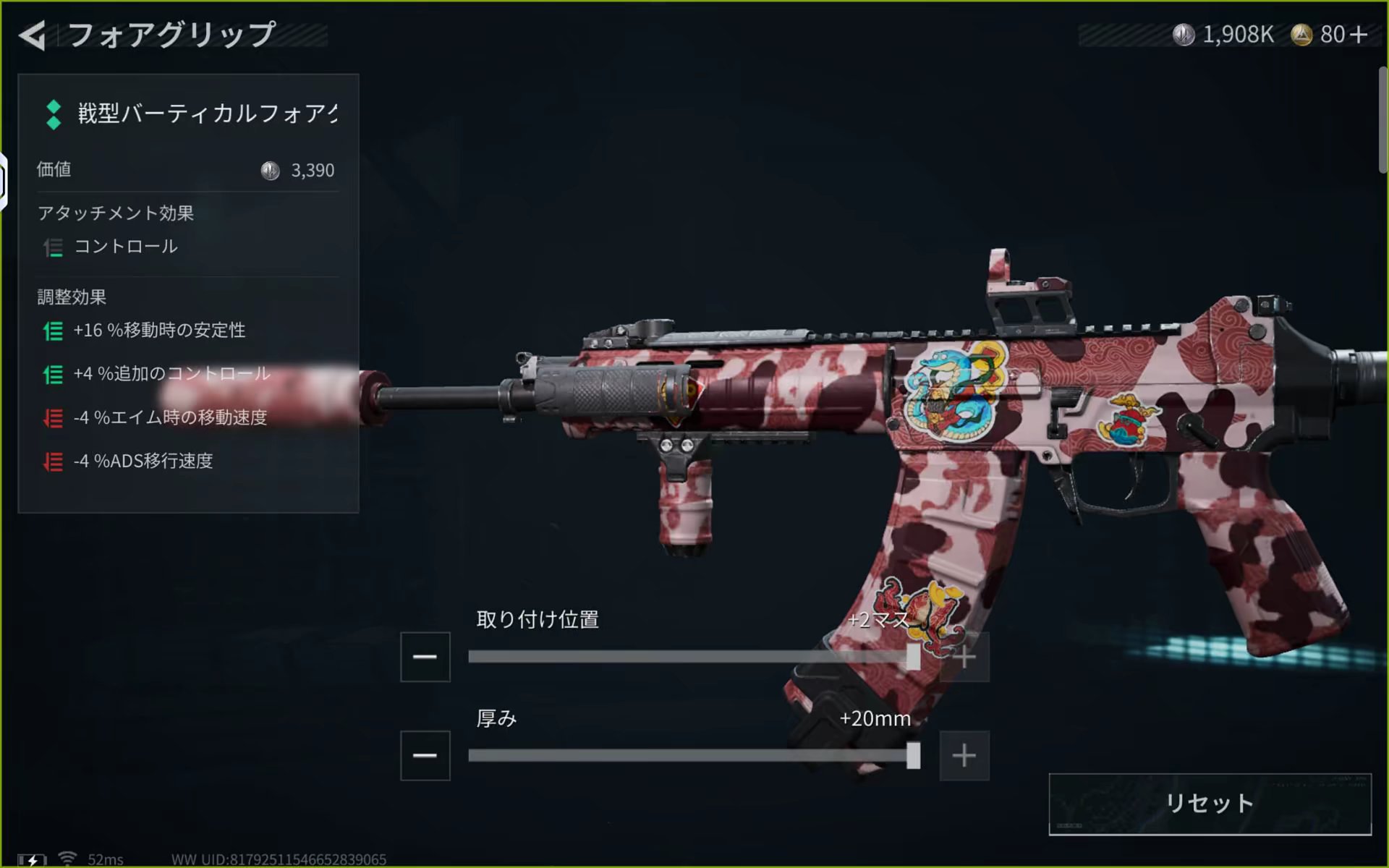This screenshot has height=868, width=1389.
Task: Click the right-edge vertical scrollbar
Action: point(1382,119)
